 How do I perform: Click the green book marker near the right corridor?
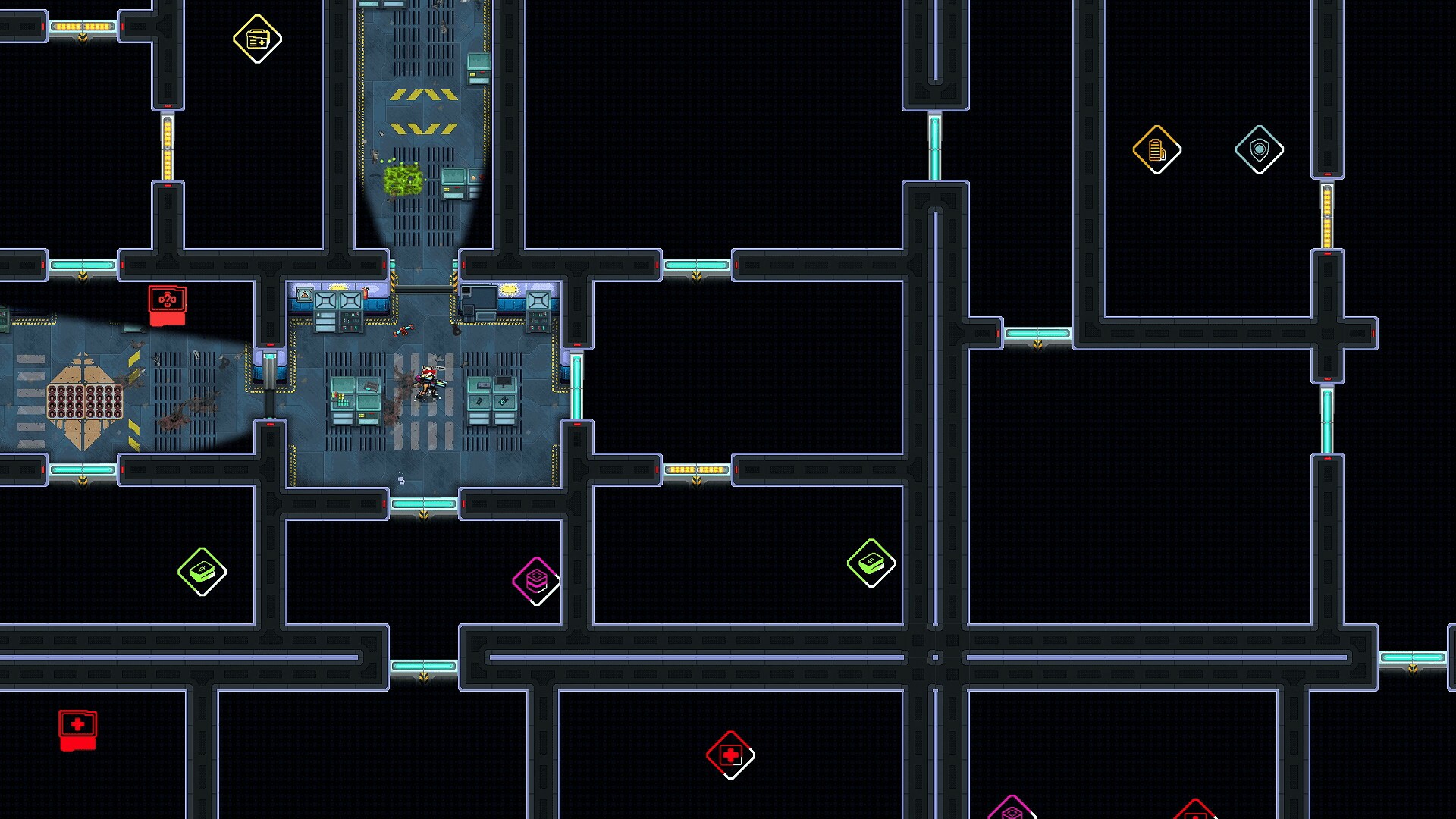pos(871,563)
